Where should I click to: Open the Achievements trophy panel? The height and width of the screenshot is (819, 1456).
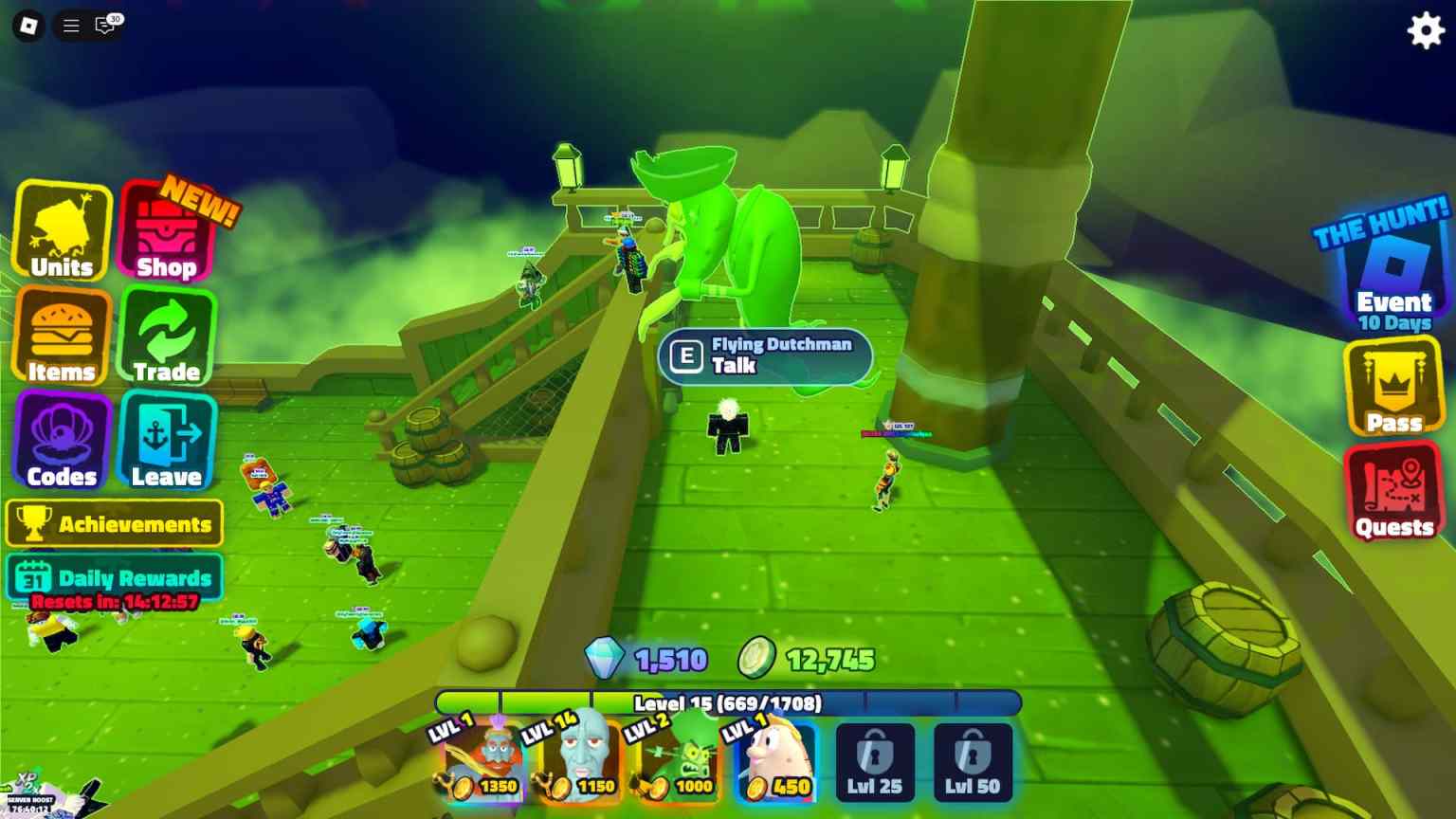[x=114, y=523]
